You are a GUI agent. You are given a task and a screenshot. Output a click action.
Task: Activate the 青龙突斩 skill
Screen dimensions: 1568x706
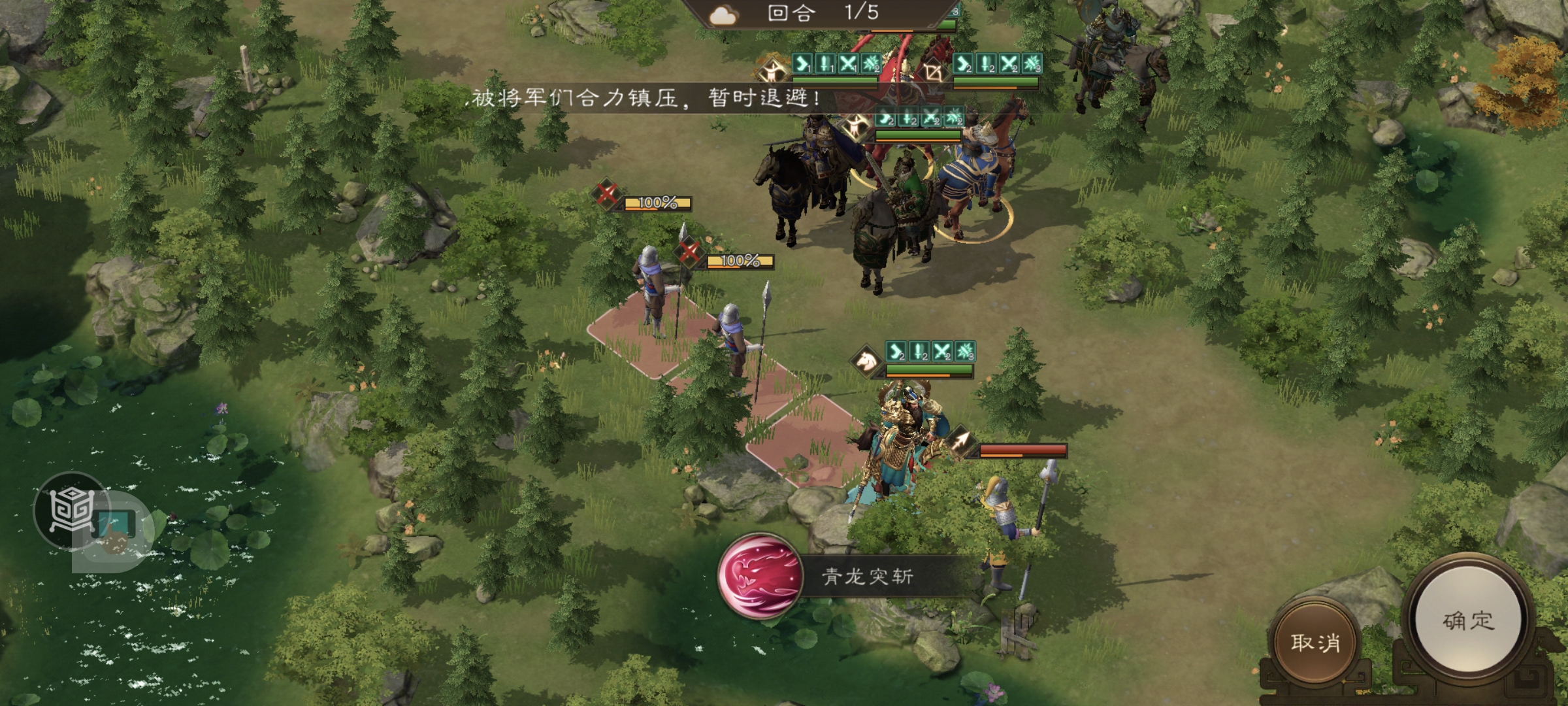click(x=760, y=576)
